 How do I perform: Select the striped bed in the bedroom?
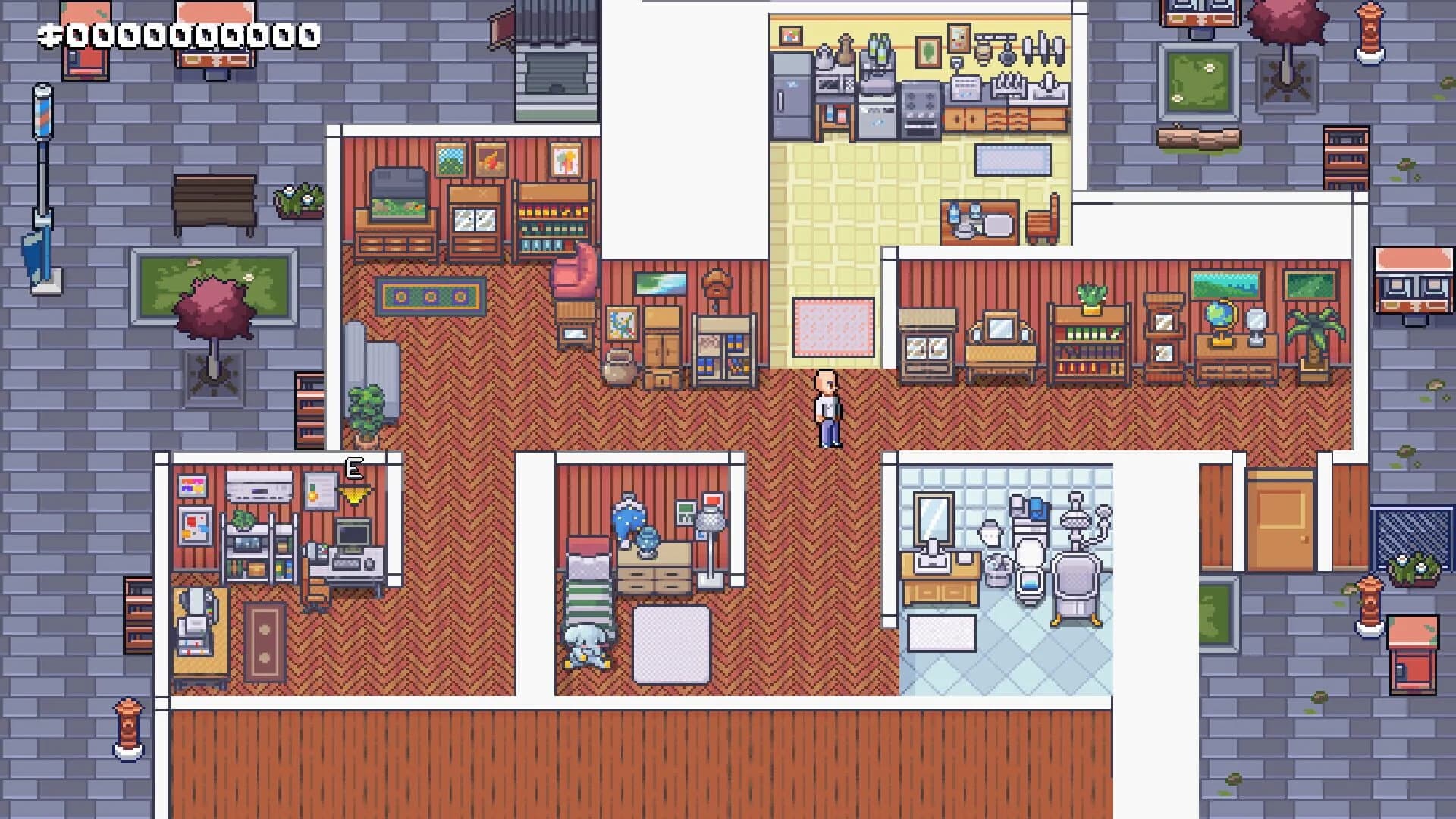click(x=588, y=599)
